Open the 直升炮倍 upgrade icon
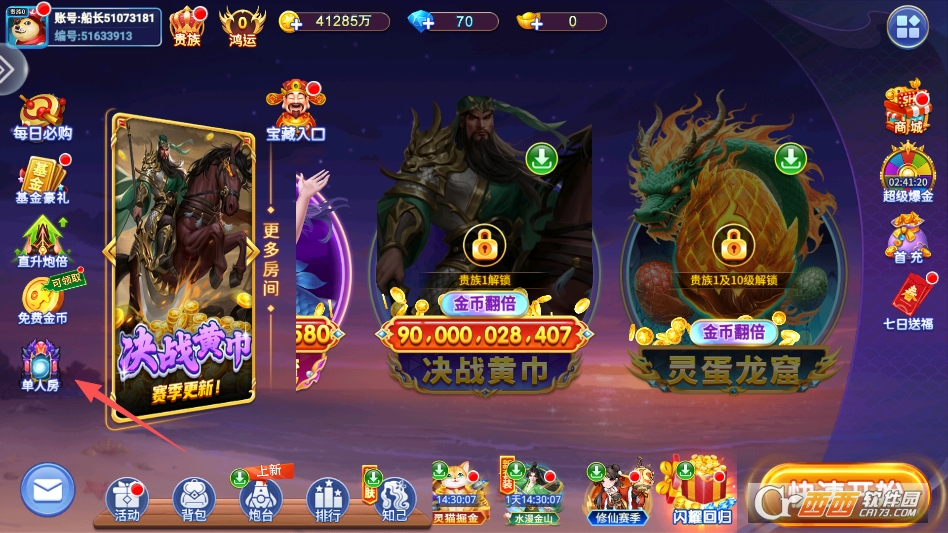 (42, 241)
